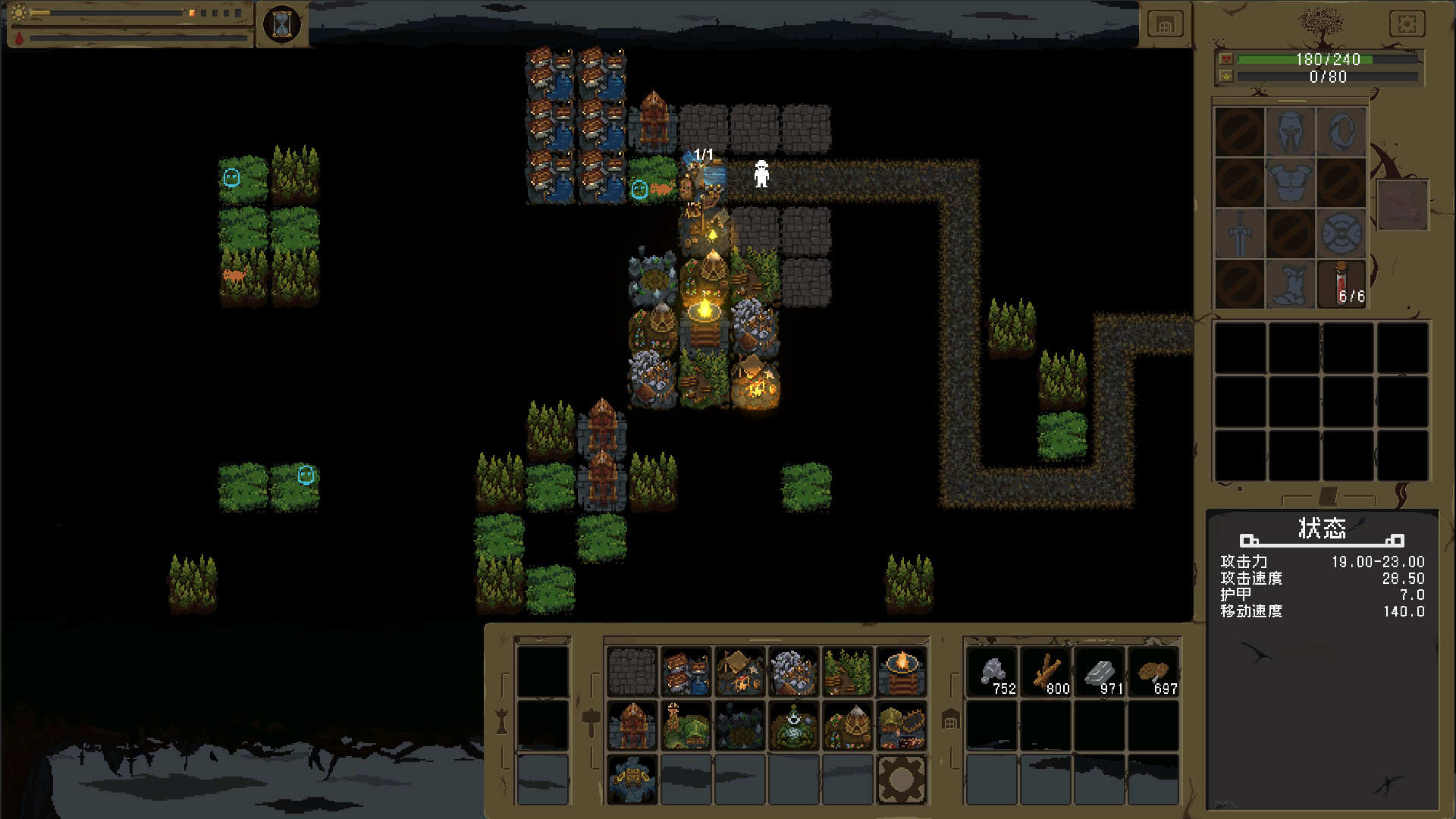The image size is (1456, 819).
Task: Switch to the hammer build tab
Action: tap(590, 720)
